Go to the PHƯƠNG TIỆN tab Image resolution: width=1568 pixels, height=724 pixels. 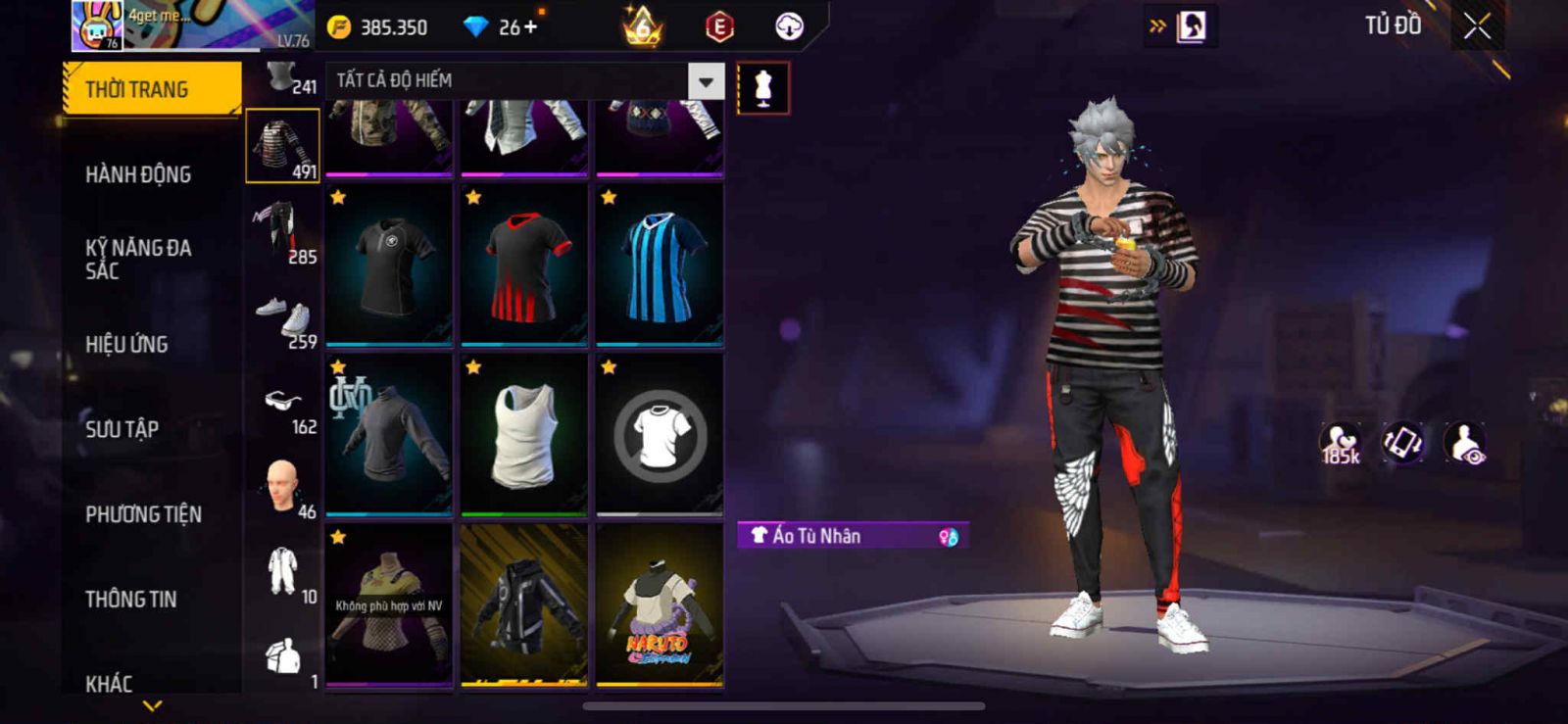[x=143, y=513]
